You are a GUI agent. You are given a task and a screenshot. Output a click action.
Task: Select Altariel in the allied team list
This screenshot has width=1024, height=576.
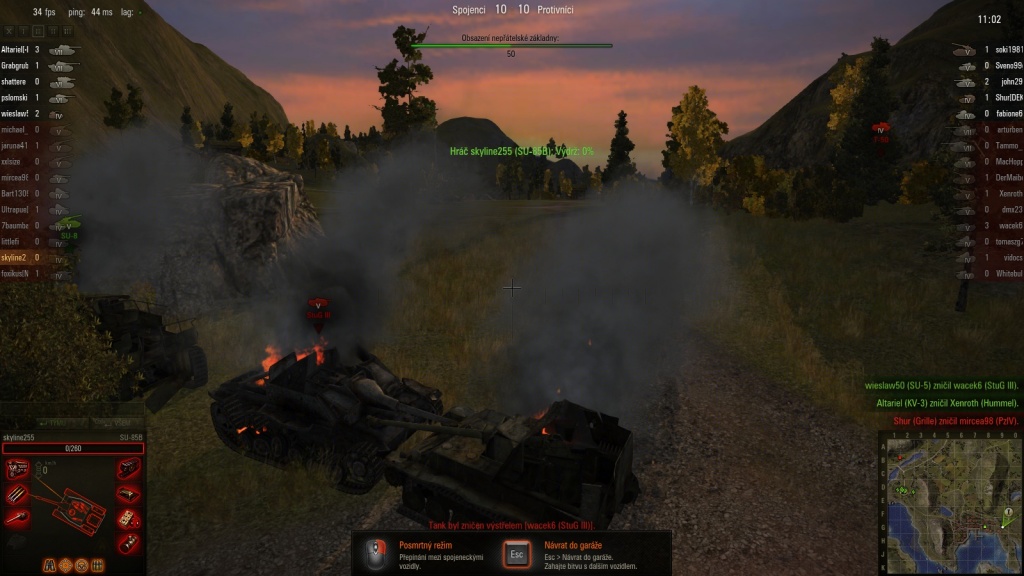pos(22,49)
